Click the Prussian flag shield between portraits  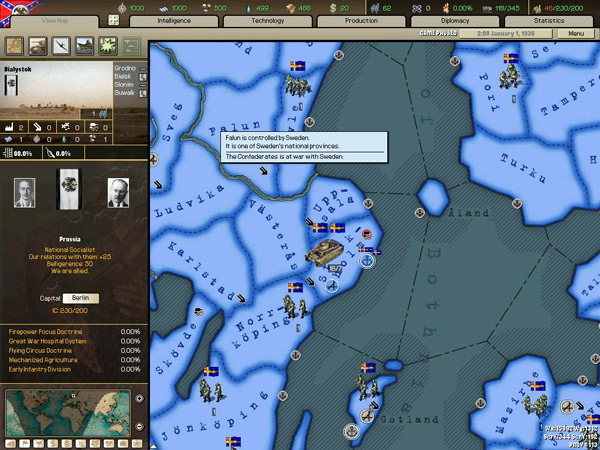coord(69,188)
